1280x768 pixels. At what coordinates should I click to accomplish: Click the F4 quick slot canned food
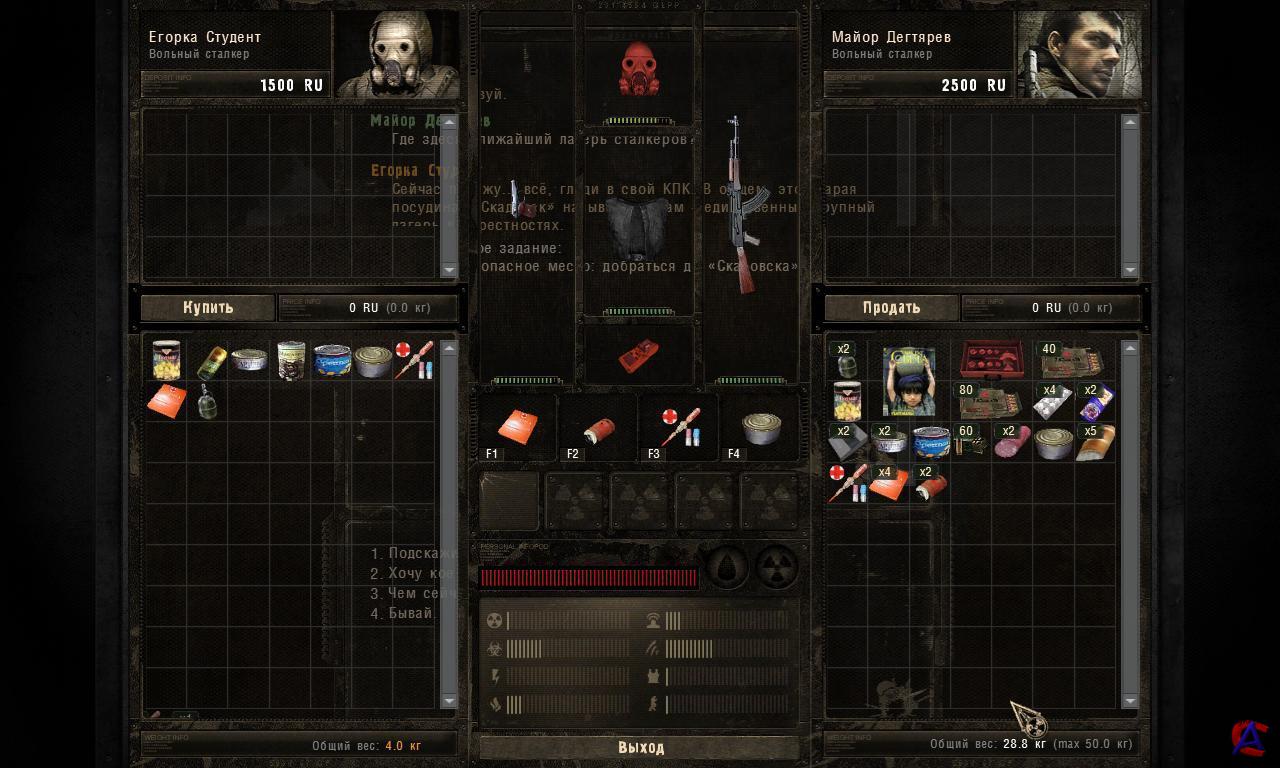[760, 427]
